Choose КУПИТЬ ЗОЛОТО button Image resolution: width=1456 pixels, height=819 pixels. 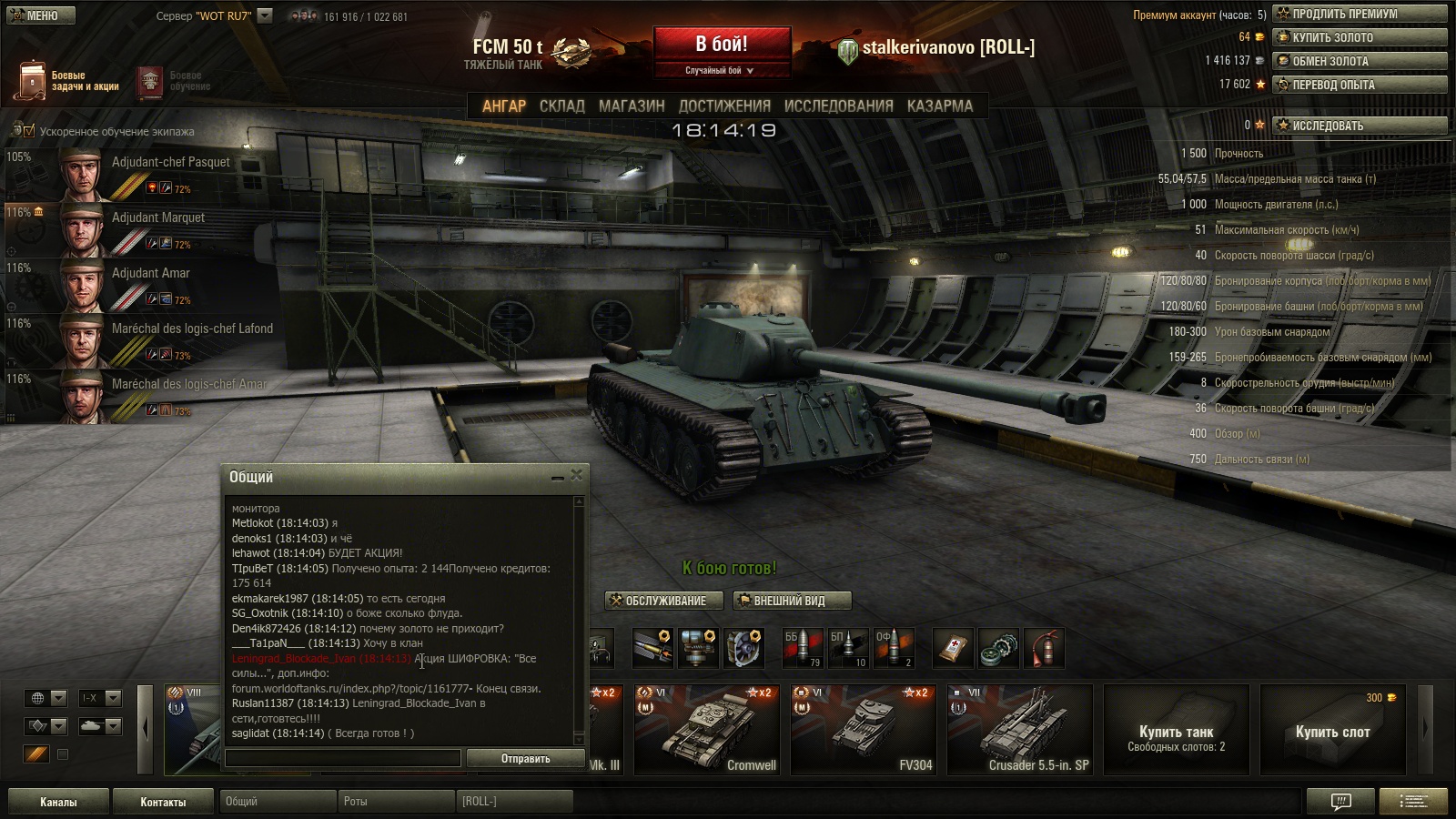(1359, 37)
